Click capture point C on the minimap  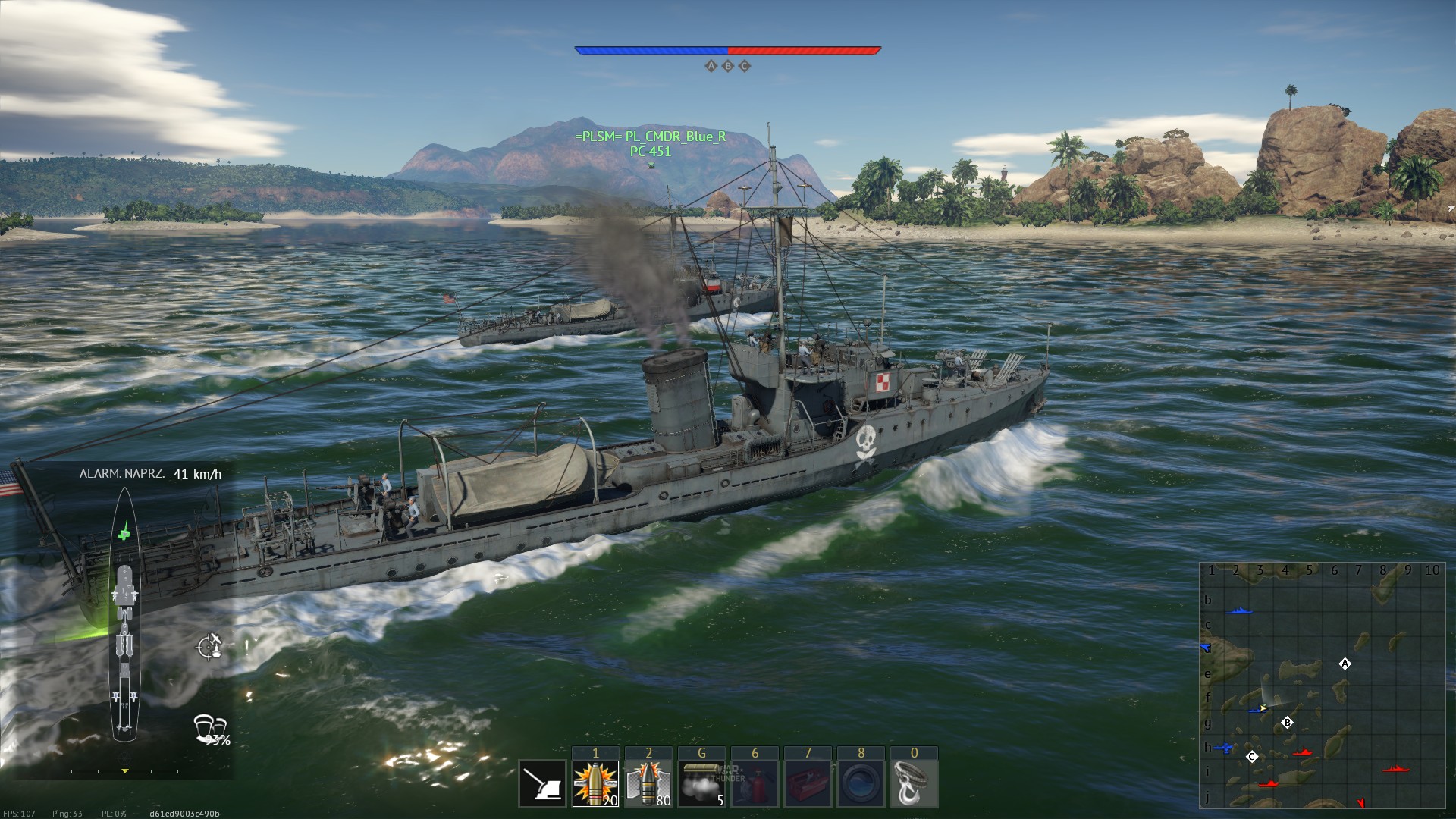[1252, 756]
